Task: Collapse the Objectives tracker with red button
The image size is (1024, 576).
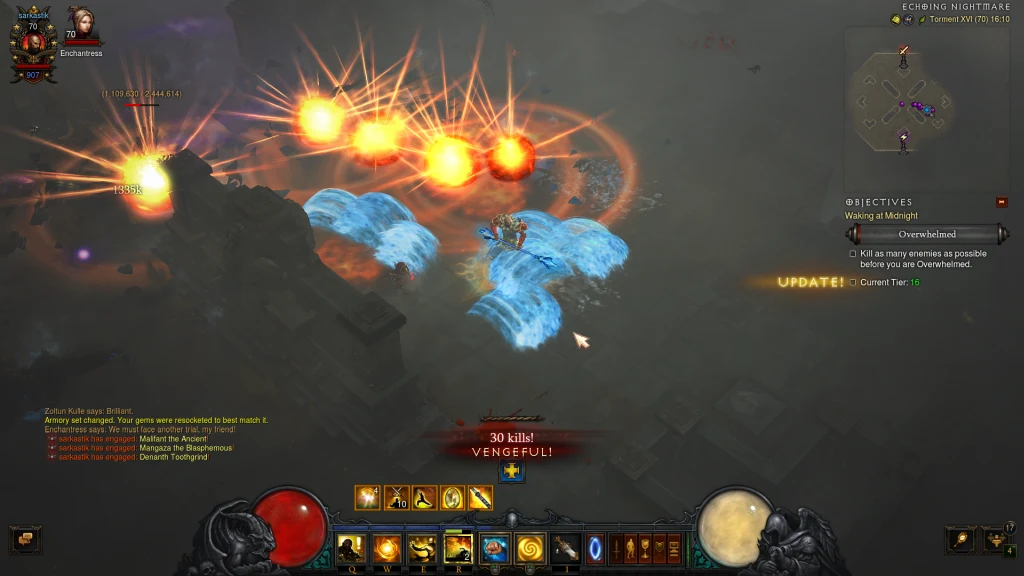Action: tap(1002, 202)
